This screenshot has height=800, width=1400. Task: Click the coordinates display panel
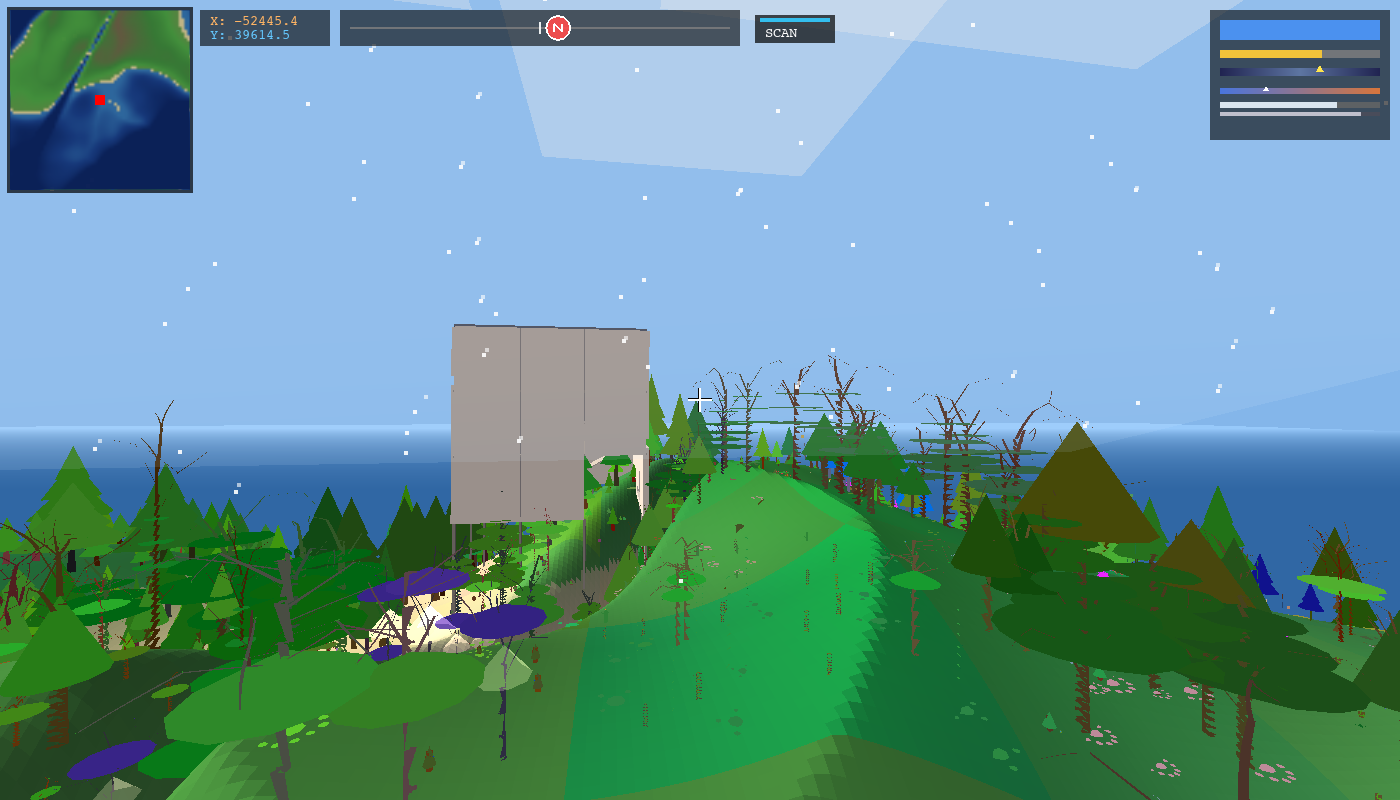(265, 28)
